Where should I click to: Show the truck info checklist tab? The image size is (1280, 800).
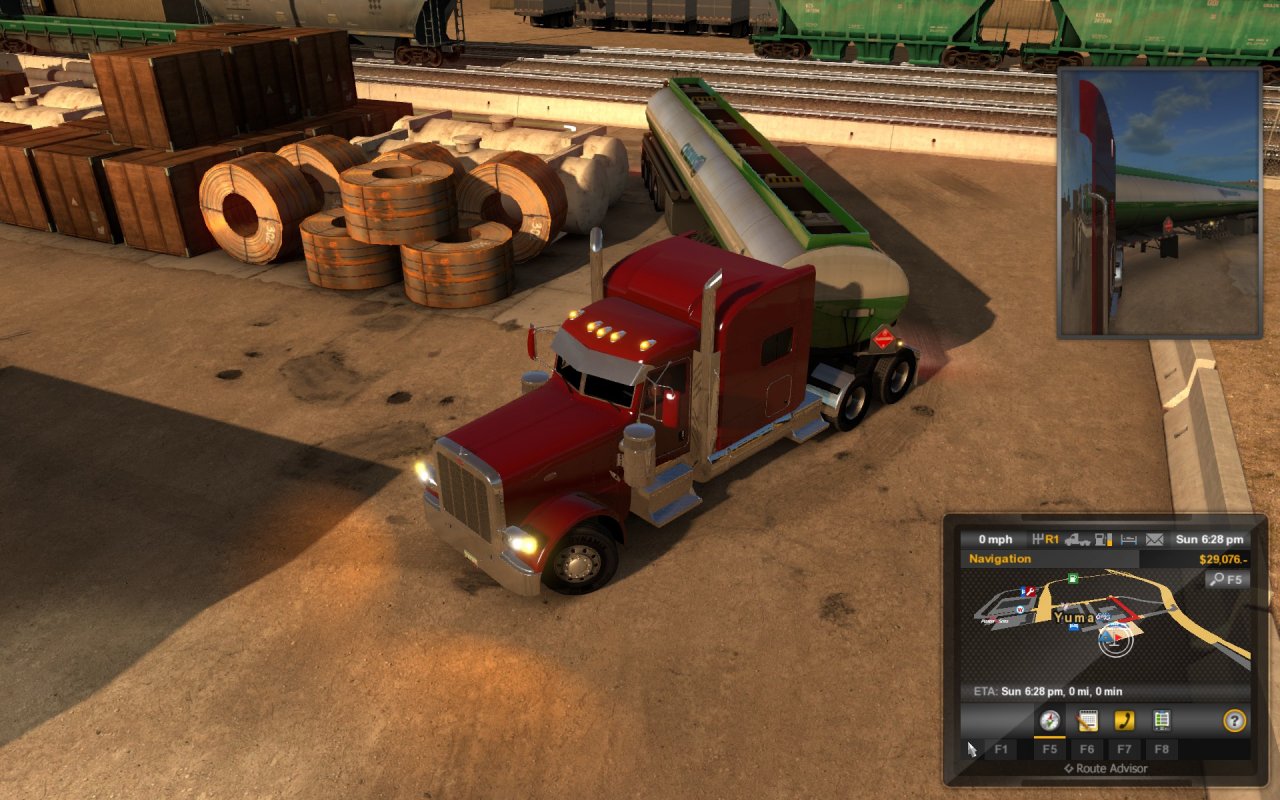click(1161, 720)
